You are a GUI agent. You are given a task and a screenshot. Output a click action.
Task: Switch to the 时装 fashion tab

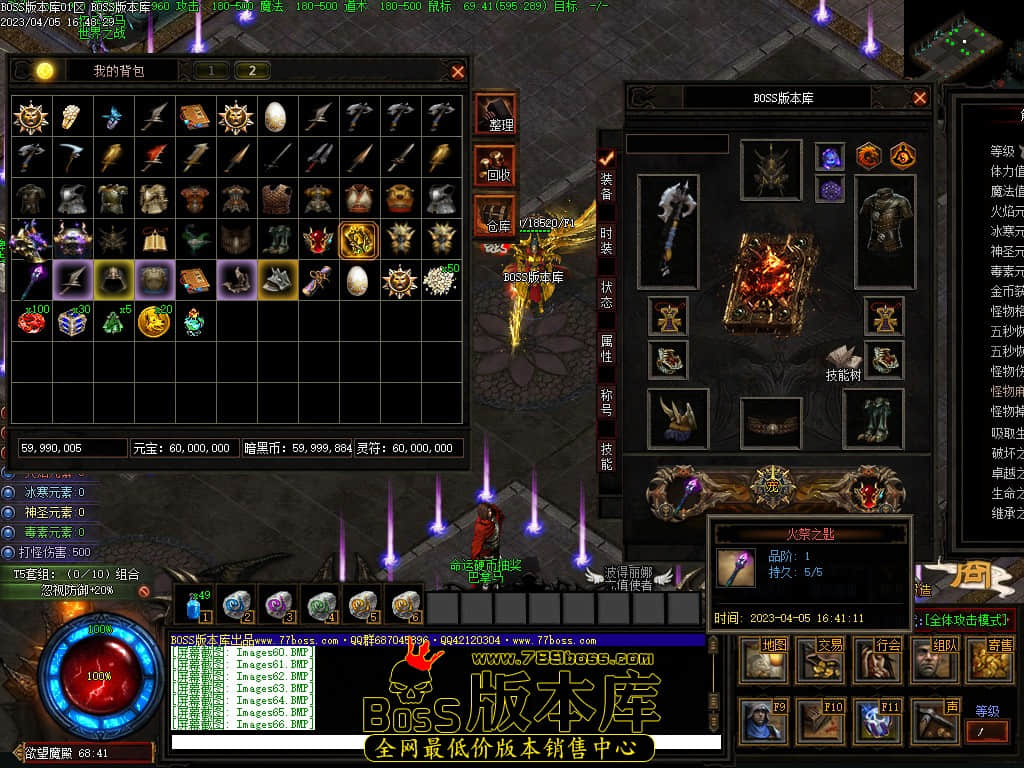[606, 241]
